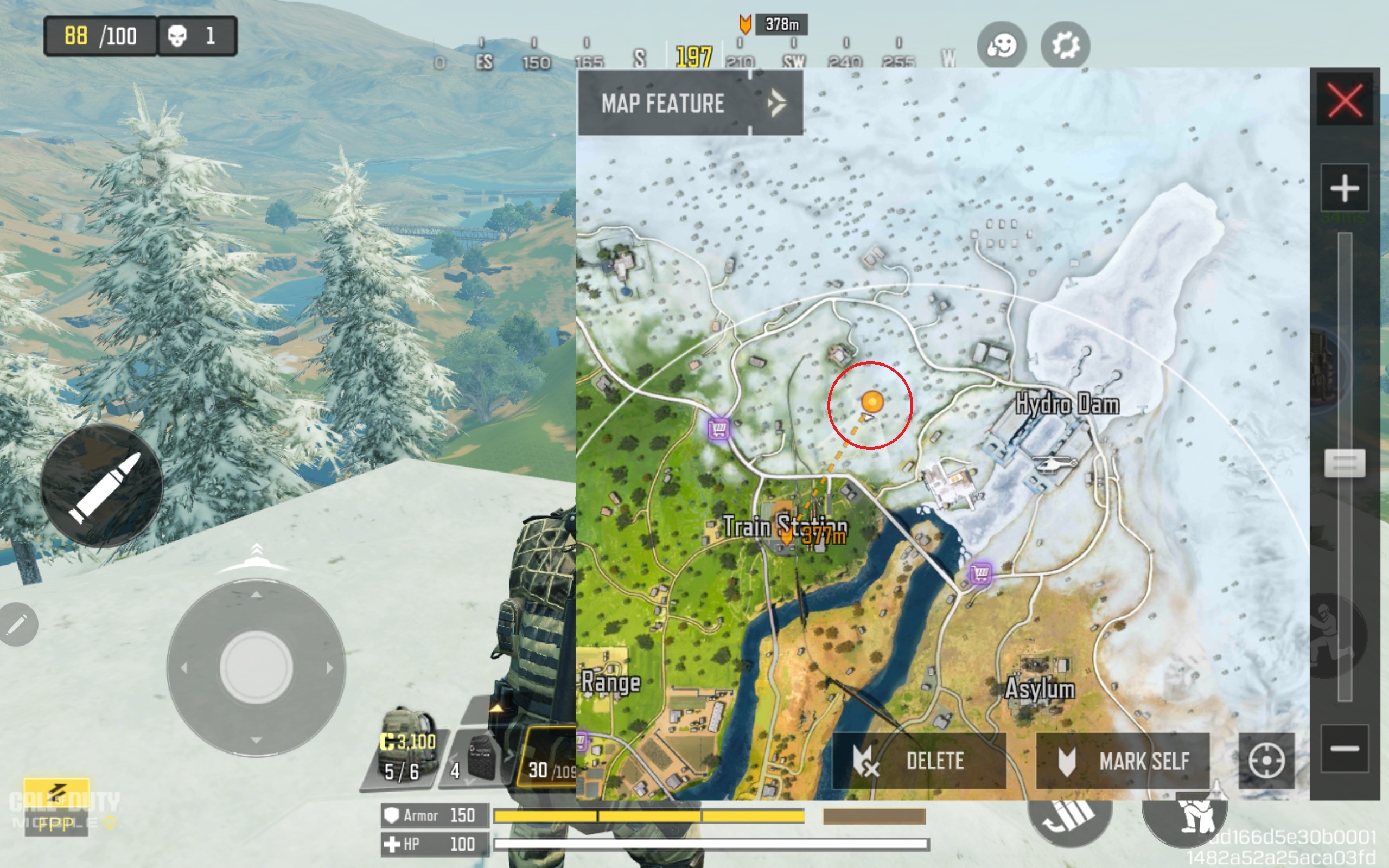Open the settings gear icon
This screenshot has height=868, width=1389.
click(x=1065, y=45)
